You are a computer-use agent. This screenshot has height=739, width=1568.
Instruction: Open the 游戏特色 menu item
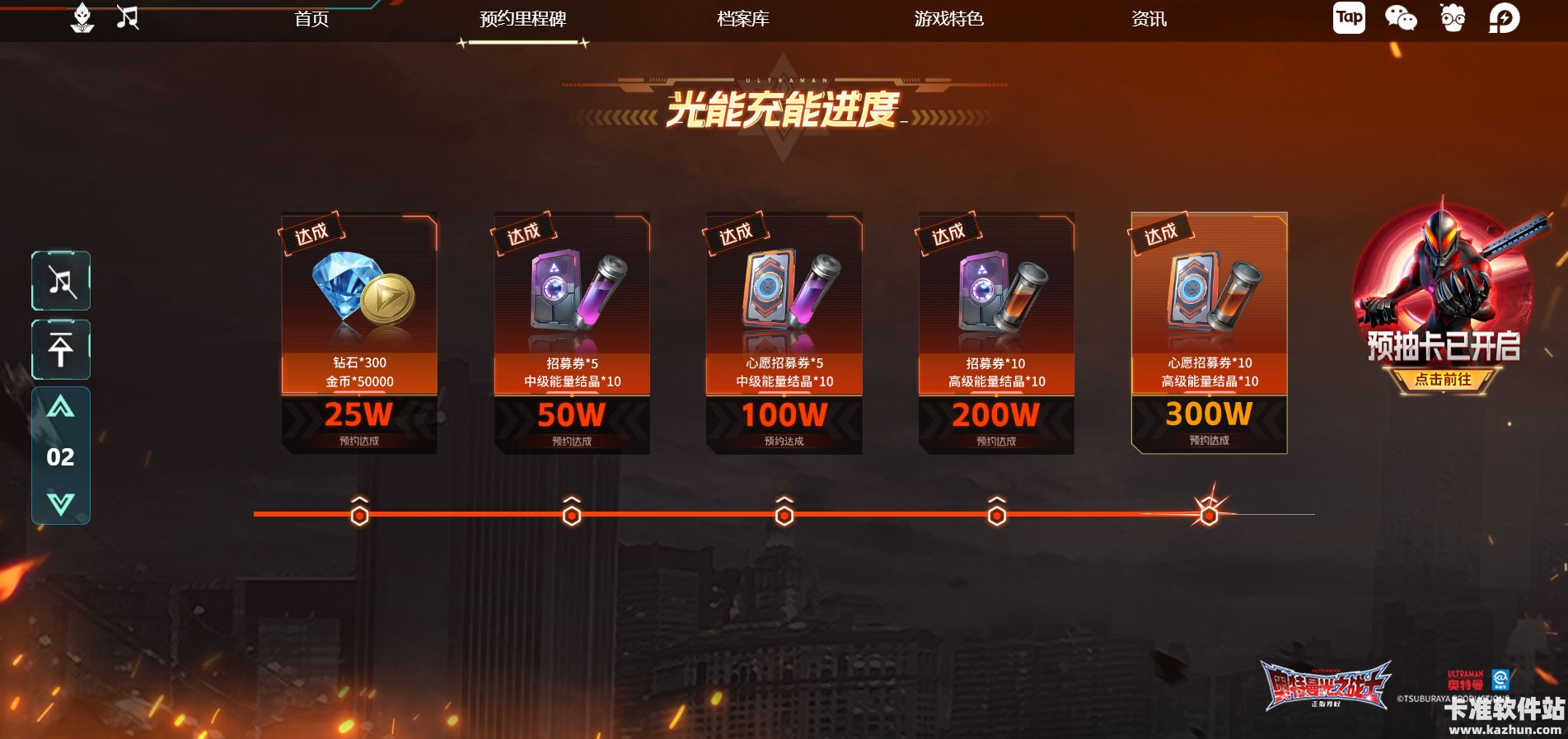coord(949,19)
